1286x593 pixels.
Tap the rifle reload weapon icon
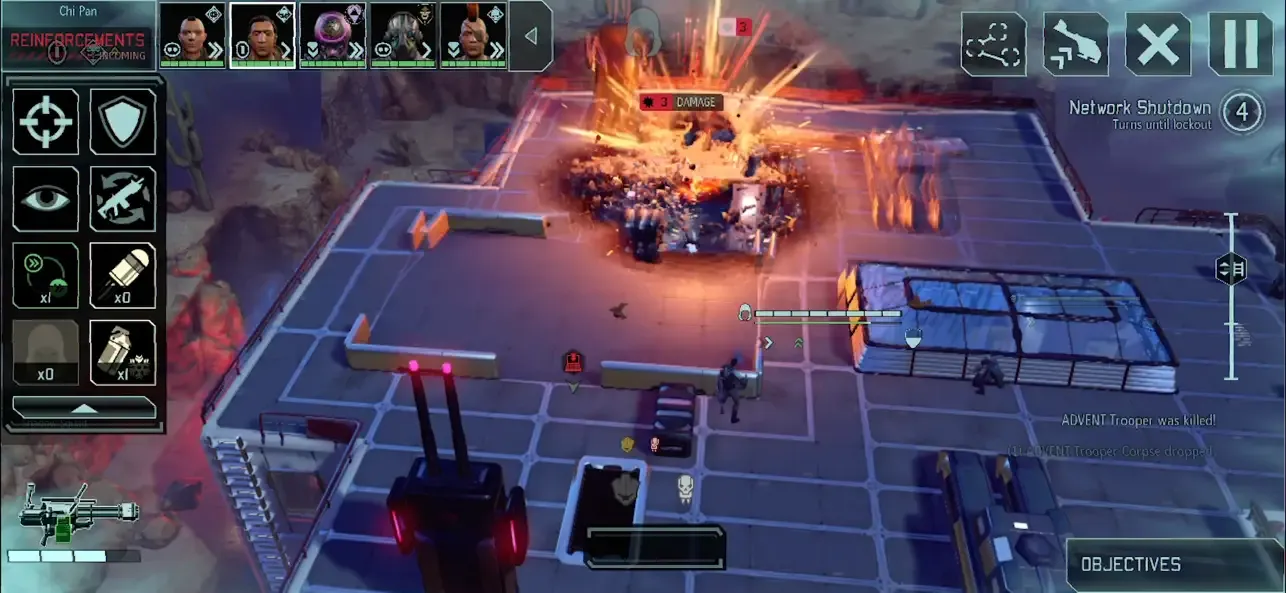123,199
